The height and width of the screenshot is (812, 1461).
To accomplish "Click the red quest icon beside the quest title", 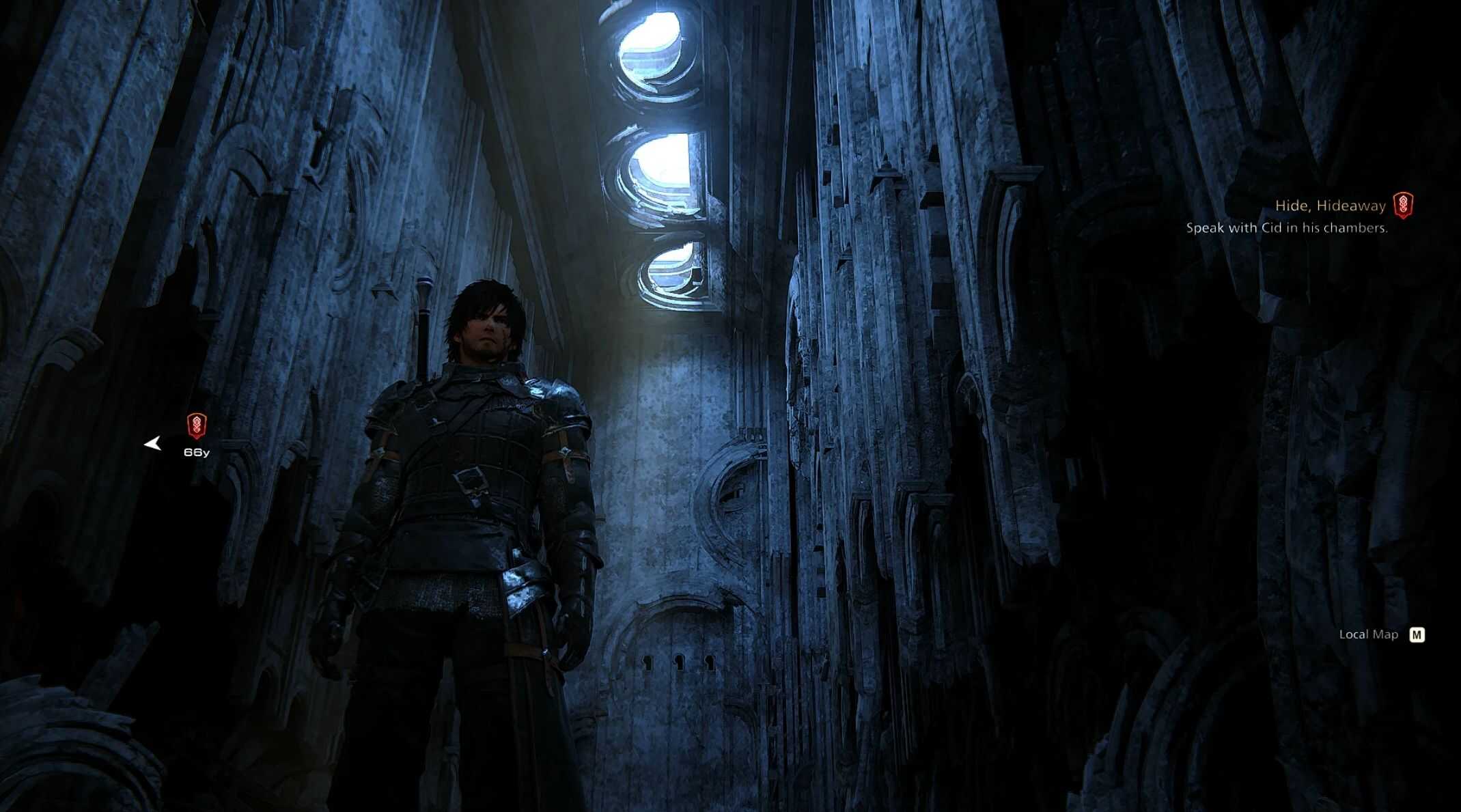I will coord(1403,205).
